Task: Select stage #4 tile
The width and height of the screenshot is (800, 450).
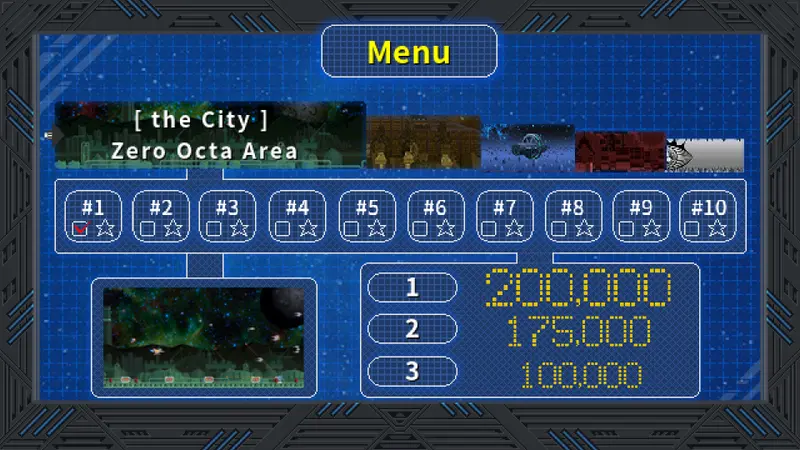Action: coord(297,217)
